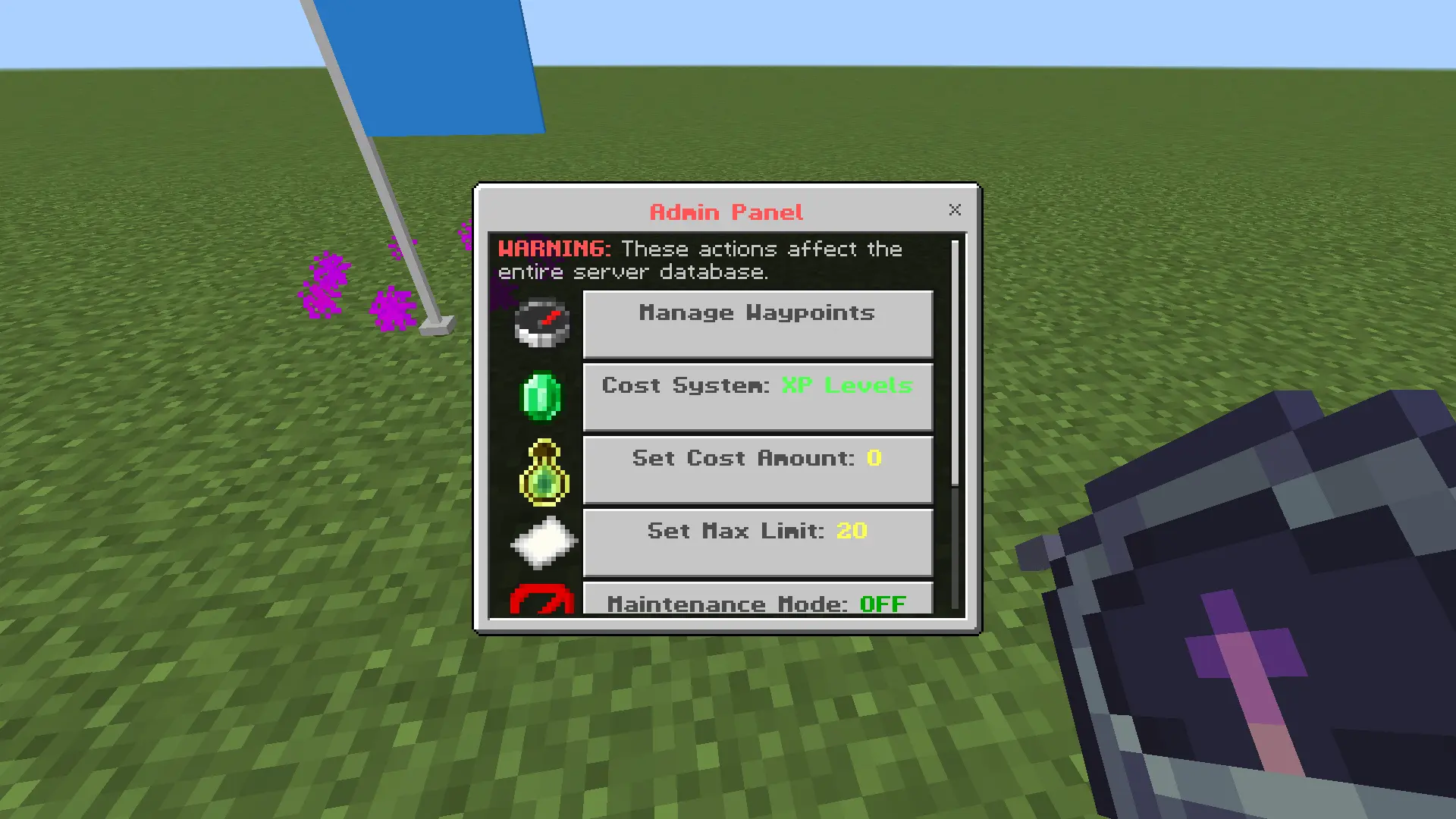This screenshot has width=1456, height=819.
Task: Close the Admin Panel window
Action: pos(955,210)
